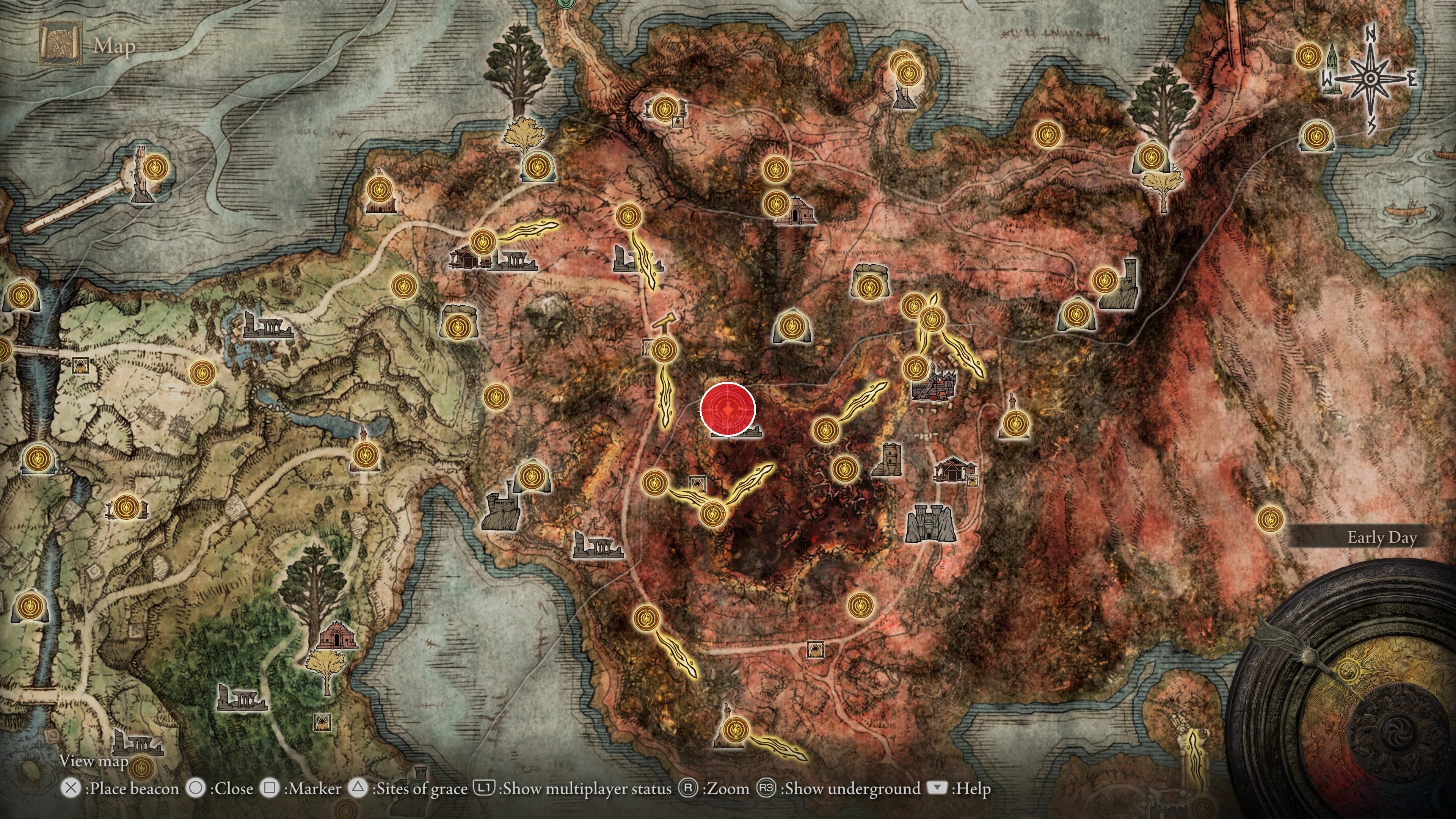
Task: Pick the site of grace beside the red-roofed town
Action: click(915, 368)
